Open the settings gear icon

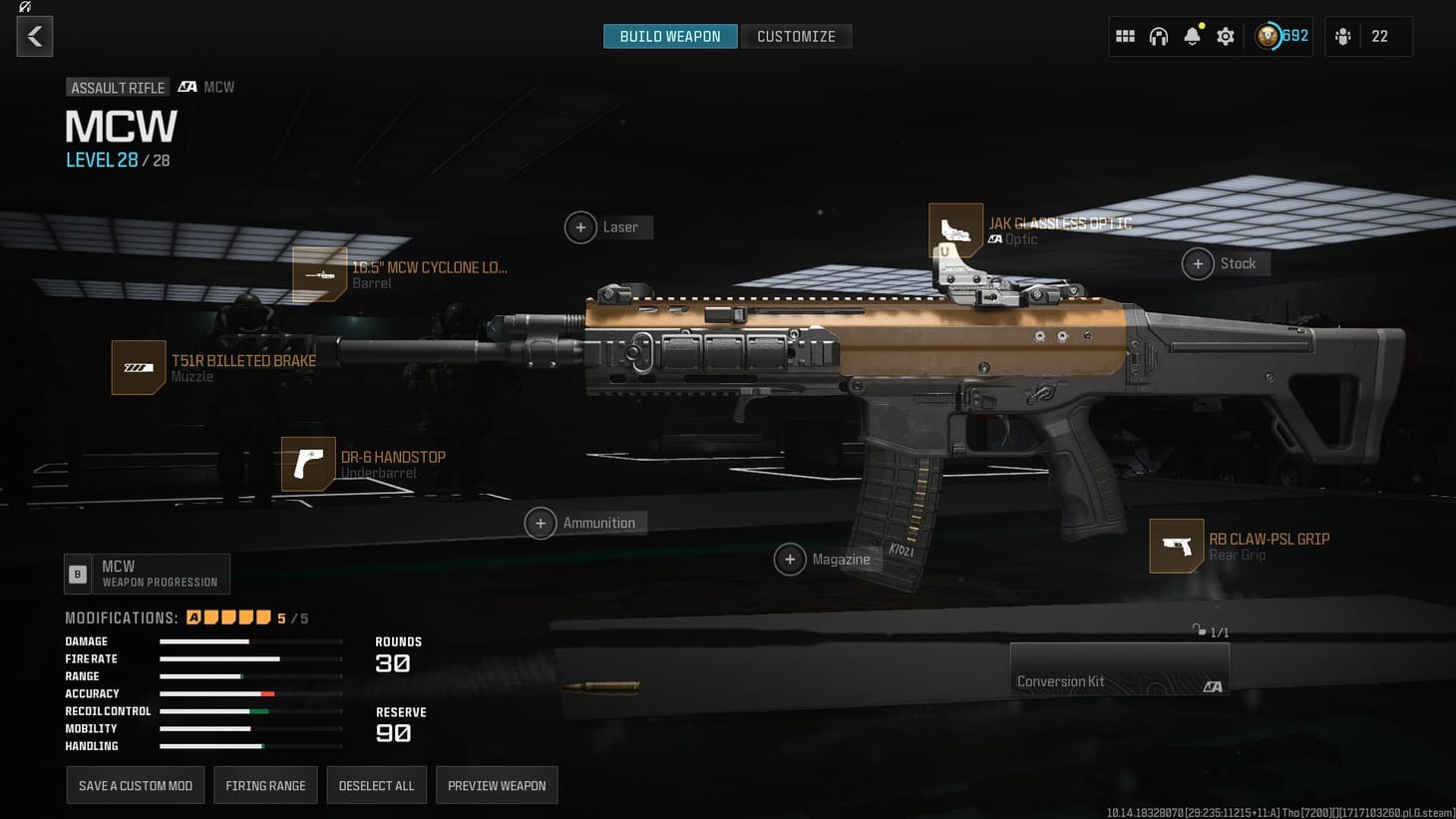tap(1225, 36)
